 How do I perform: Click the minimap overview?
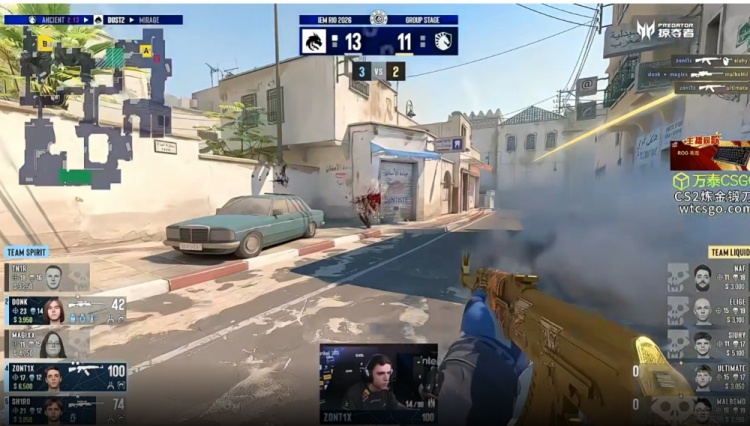pyautogui.click(x=95, y=105)
